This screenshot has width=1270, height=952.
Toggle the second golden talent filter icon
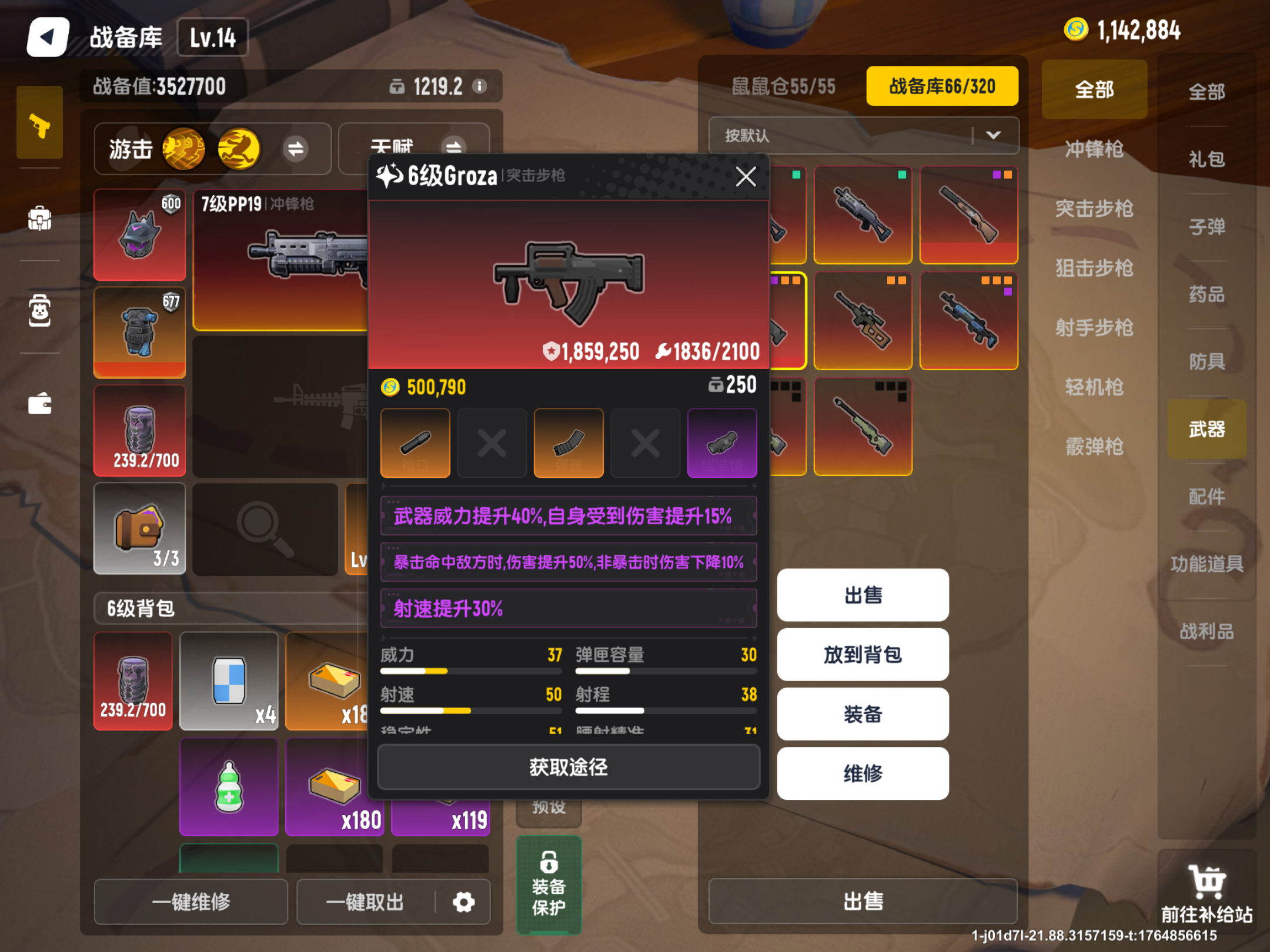[239, 149]
